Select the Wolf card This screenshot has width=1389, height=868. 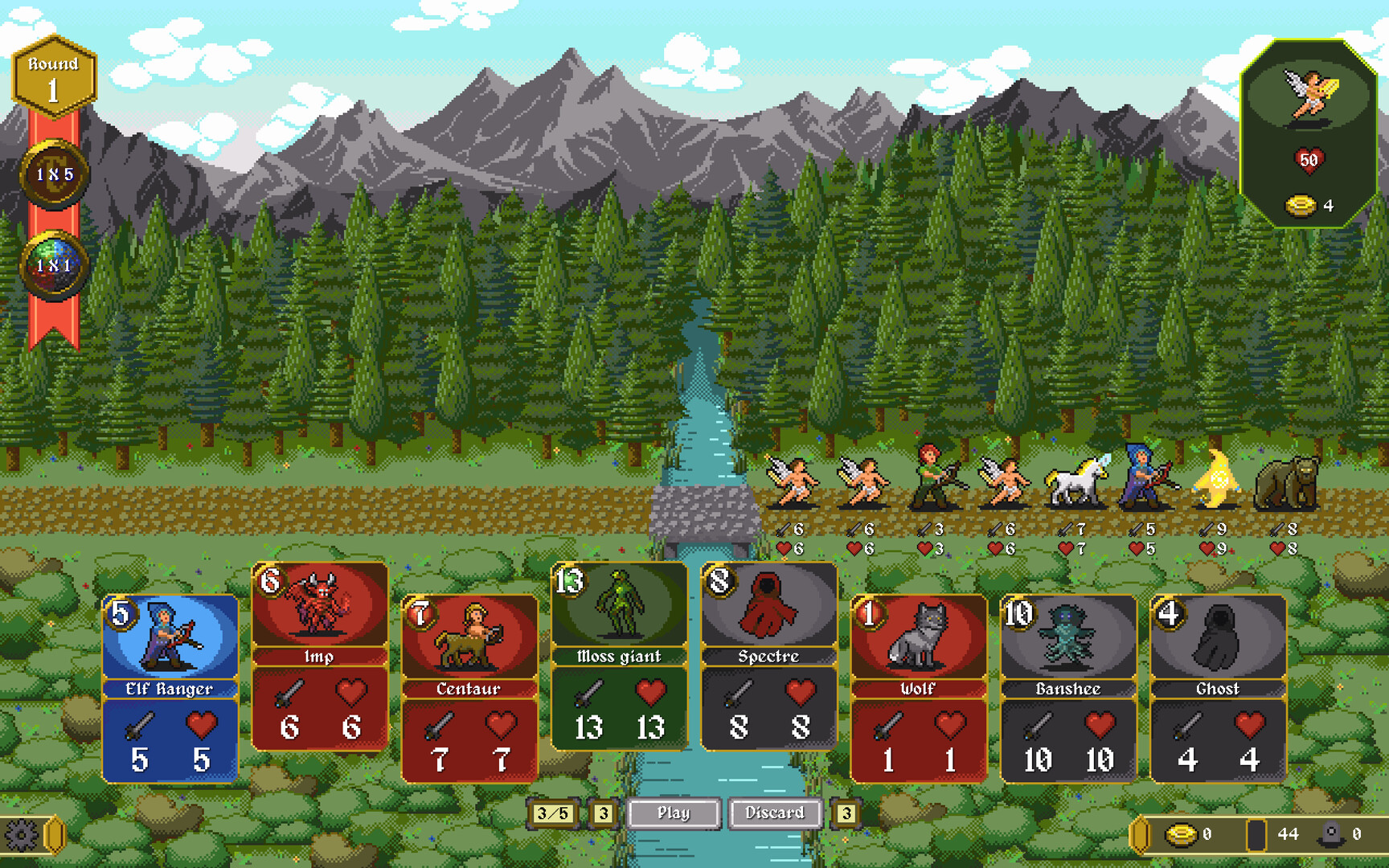[918, 688]
